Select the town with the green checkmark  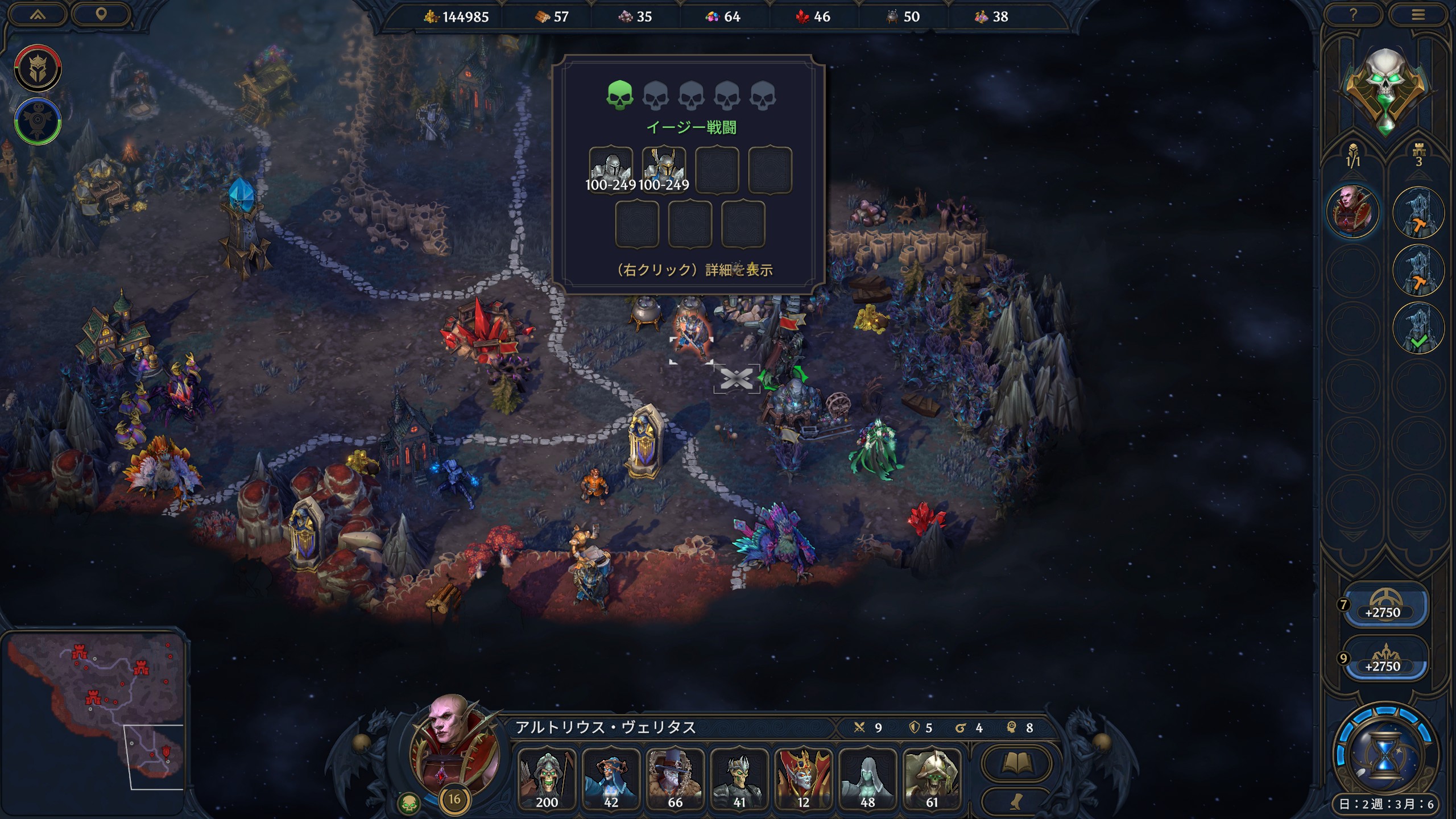[1418, 328]
